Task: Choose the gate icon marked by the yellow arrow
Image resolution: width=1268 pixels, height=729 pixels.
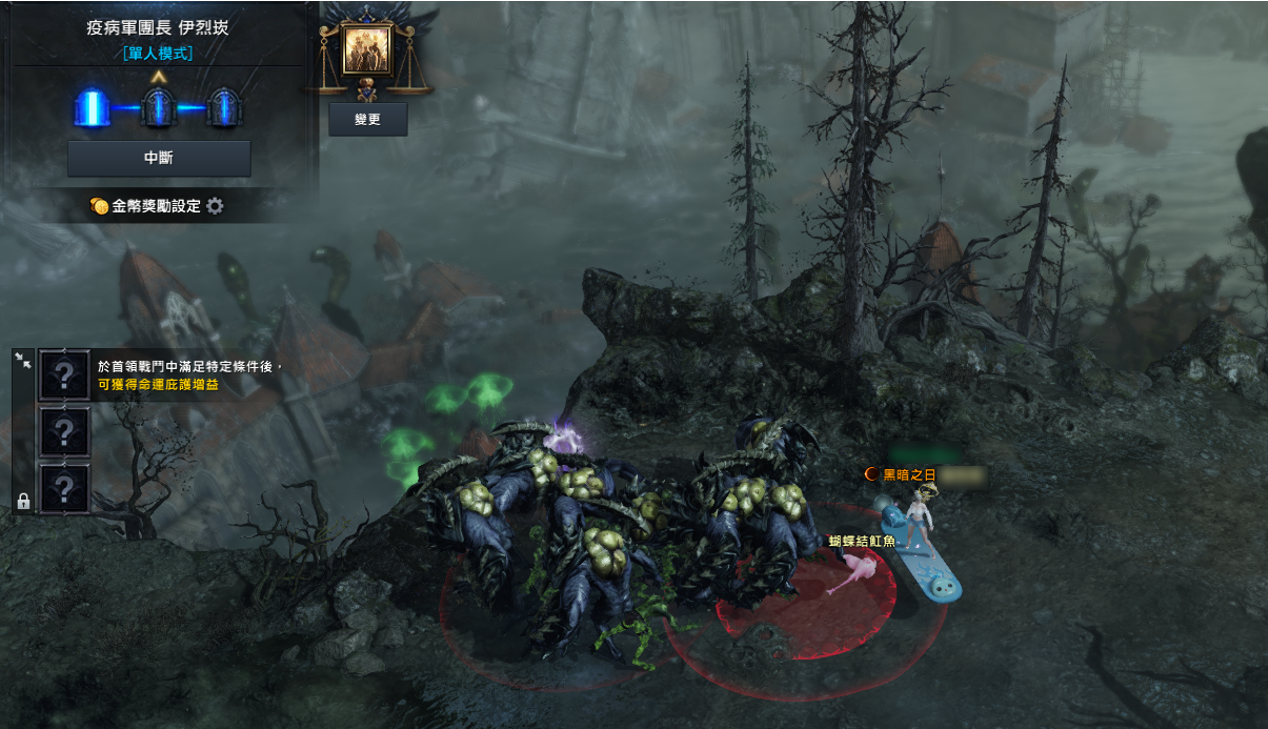Action: click(159, 108)
